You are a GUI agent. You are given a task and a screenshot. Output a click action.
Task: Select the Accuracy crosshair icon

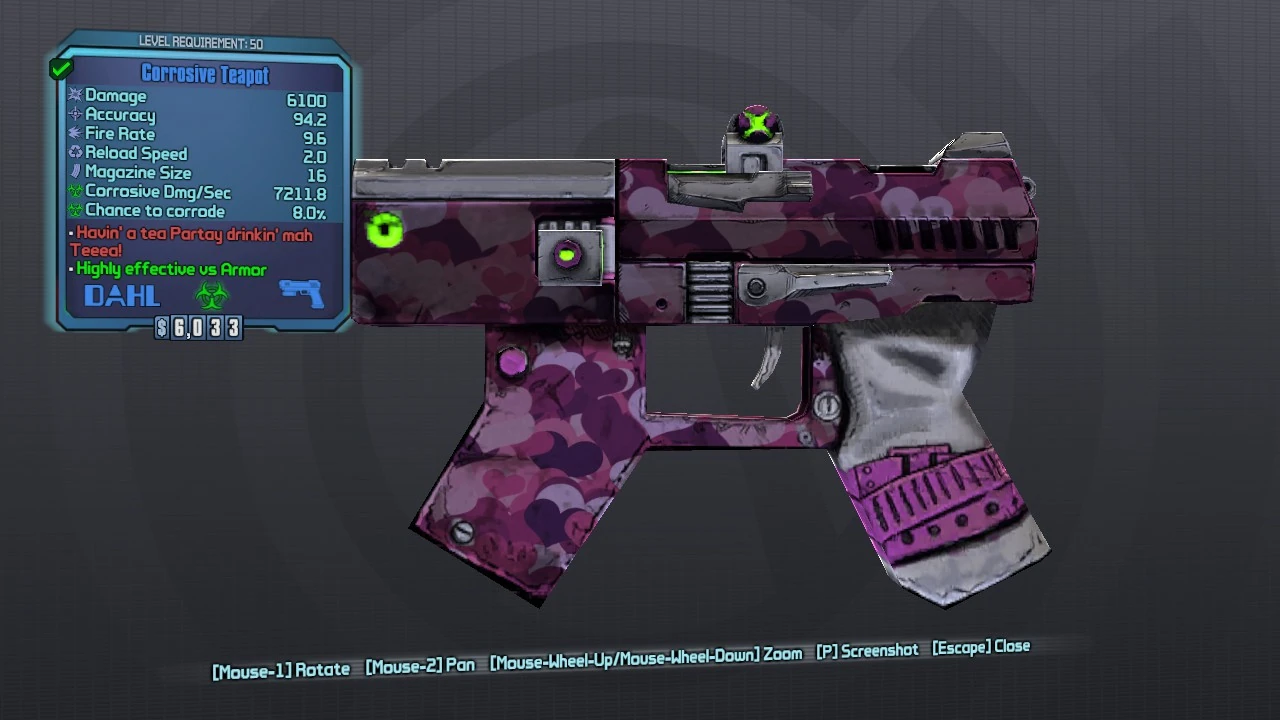[x=75, y=115]
